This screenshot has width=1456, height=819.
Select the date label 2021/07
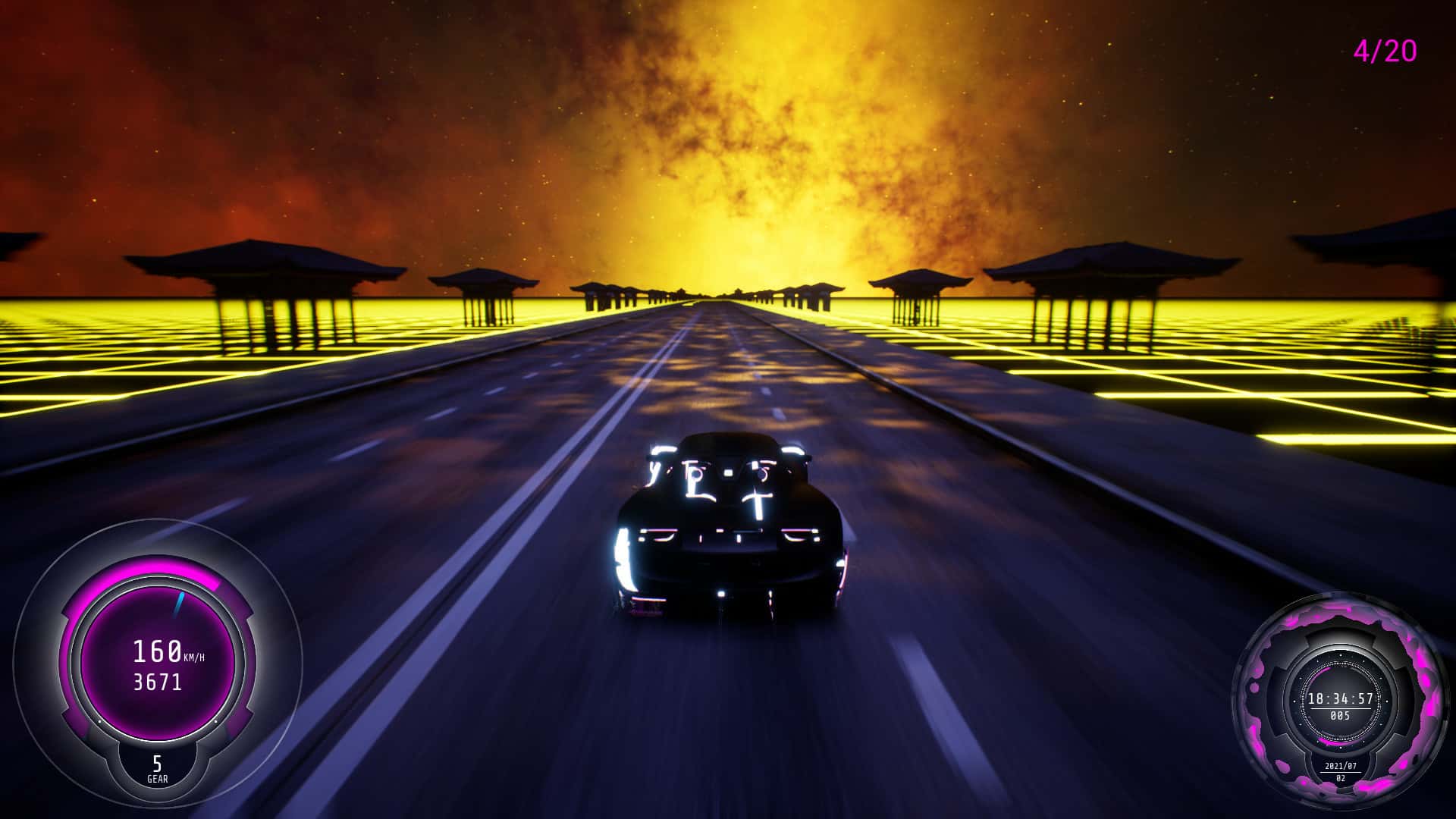(1341, 765)
